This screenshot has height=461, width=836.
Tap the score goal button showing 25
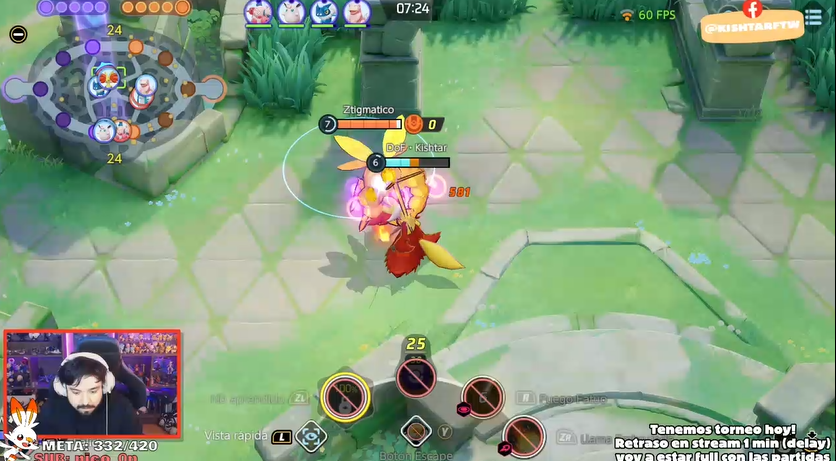tap(415, 375)
